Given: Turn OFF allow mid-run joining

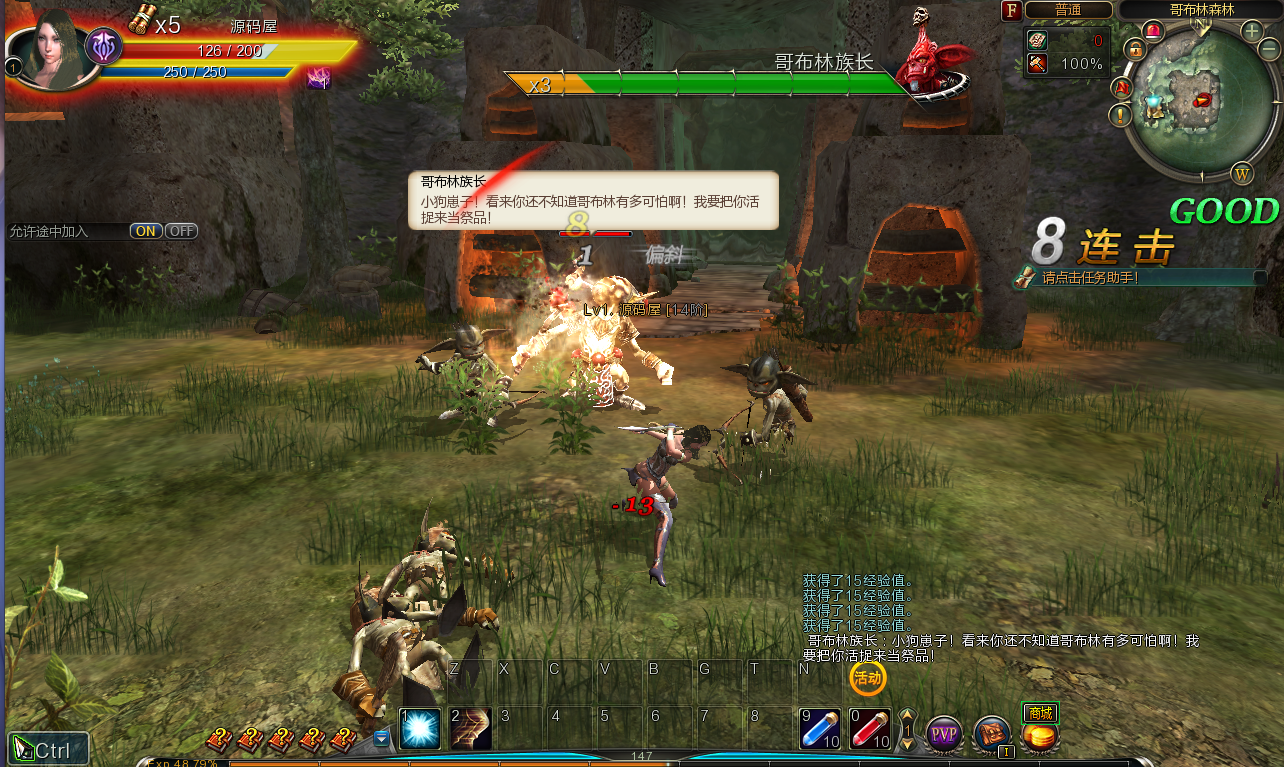Looking at the screenshot, I should pyautogui.click(x=181, y=231).
